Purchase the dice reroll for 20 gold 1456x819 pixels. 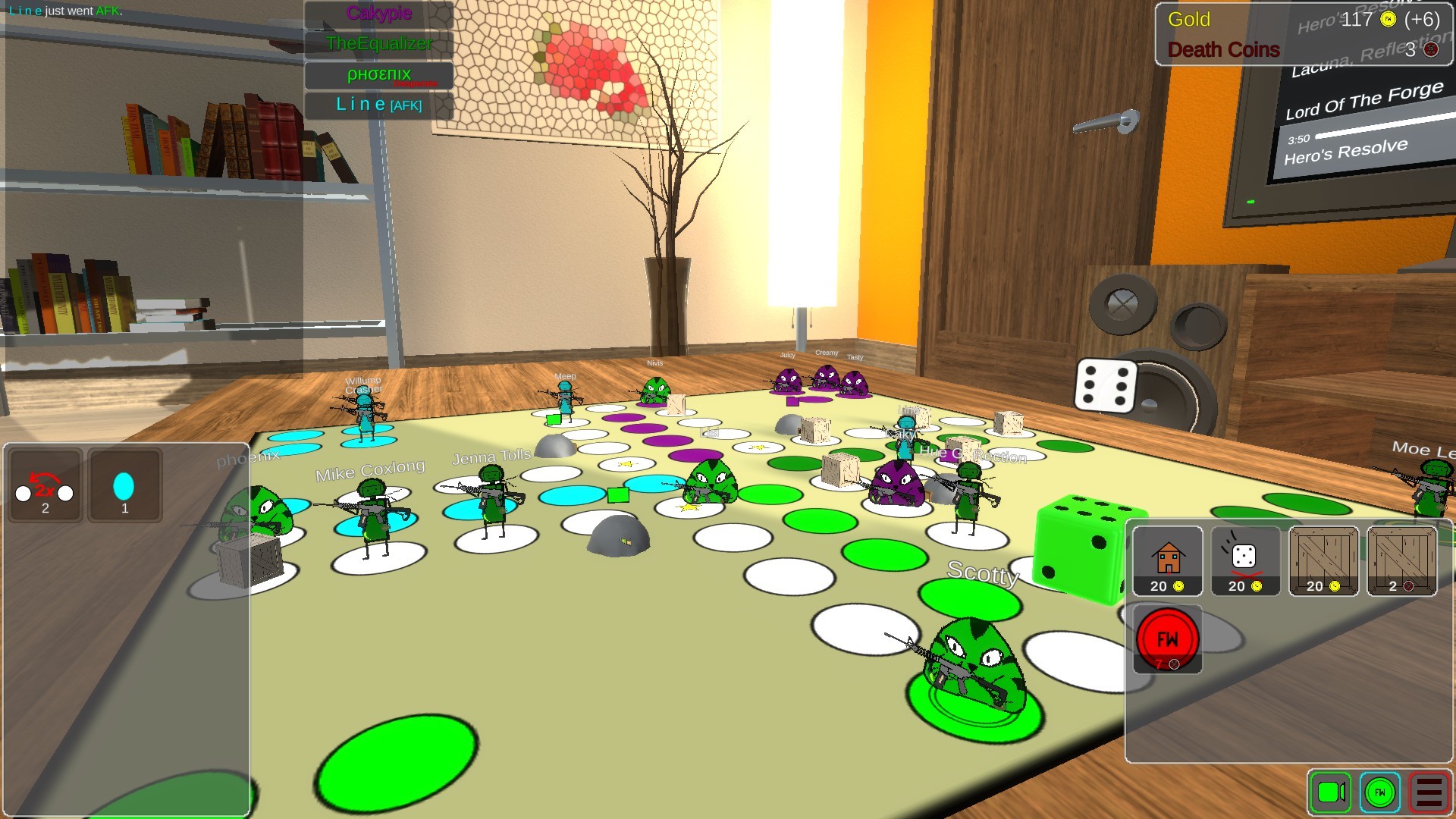pyautogui.click(x=1246, y=559)
